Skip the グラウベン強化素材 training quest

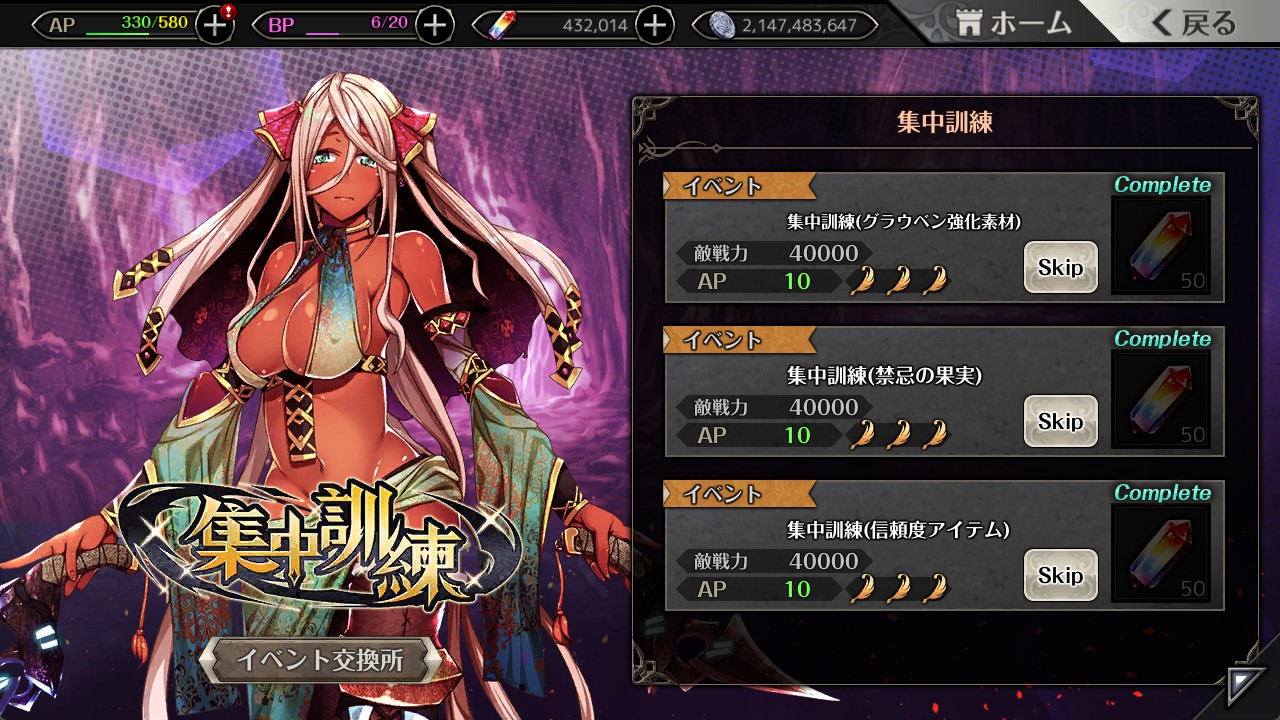pos(1060,267)
